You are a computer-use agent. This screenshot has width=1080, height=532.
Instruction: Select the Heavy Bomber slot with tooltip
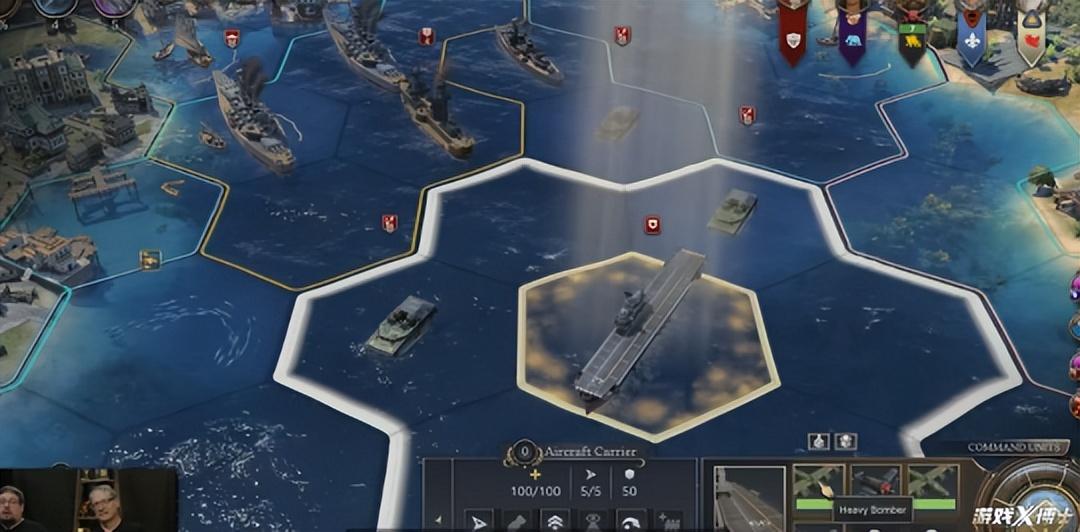818,485
